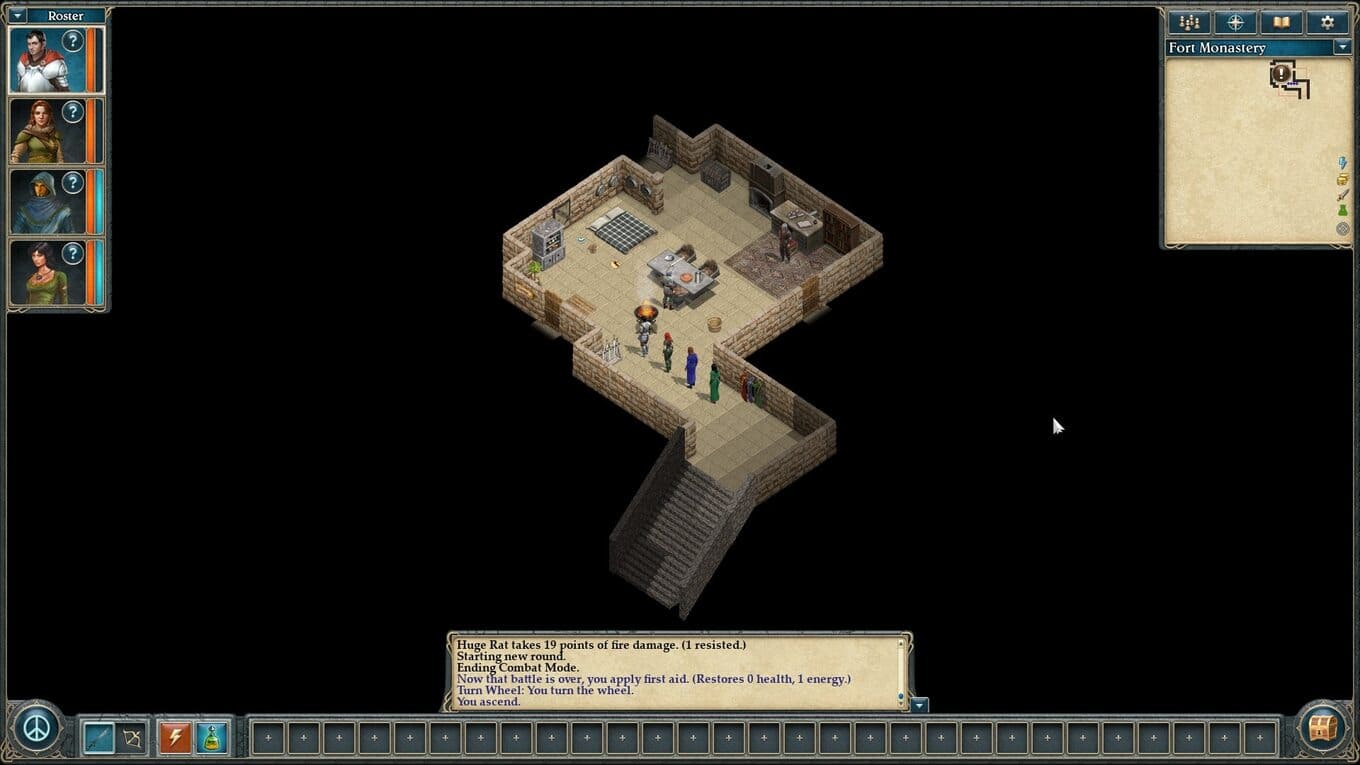Open the armored warrior's question mark info
The image size is (1360, 765).
click(x=73, y=41)
